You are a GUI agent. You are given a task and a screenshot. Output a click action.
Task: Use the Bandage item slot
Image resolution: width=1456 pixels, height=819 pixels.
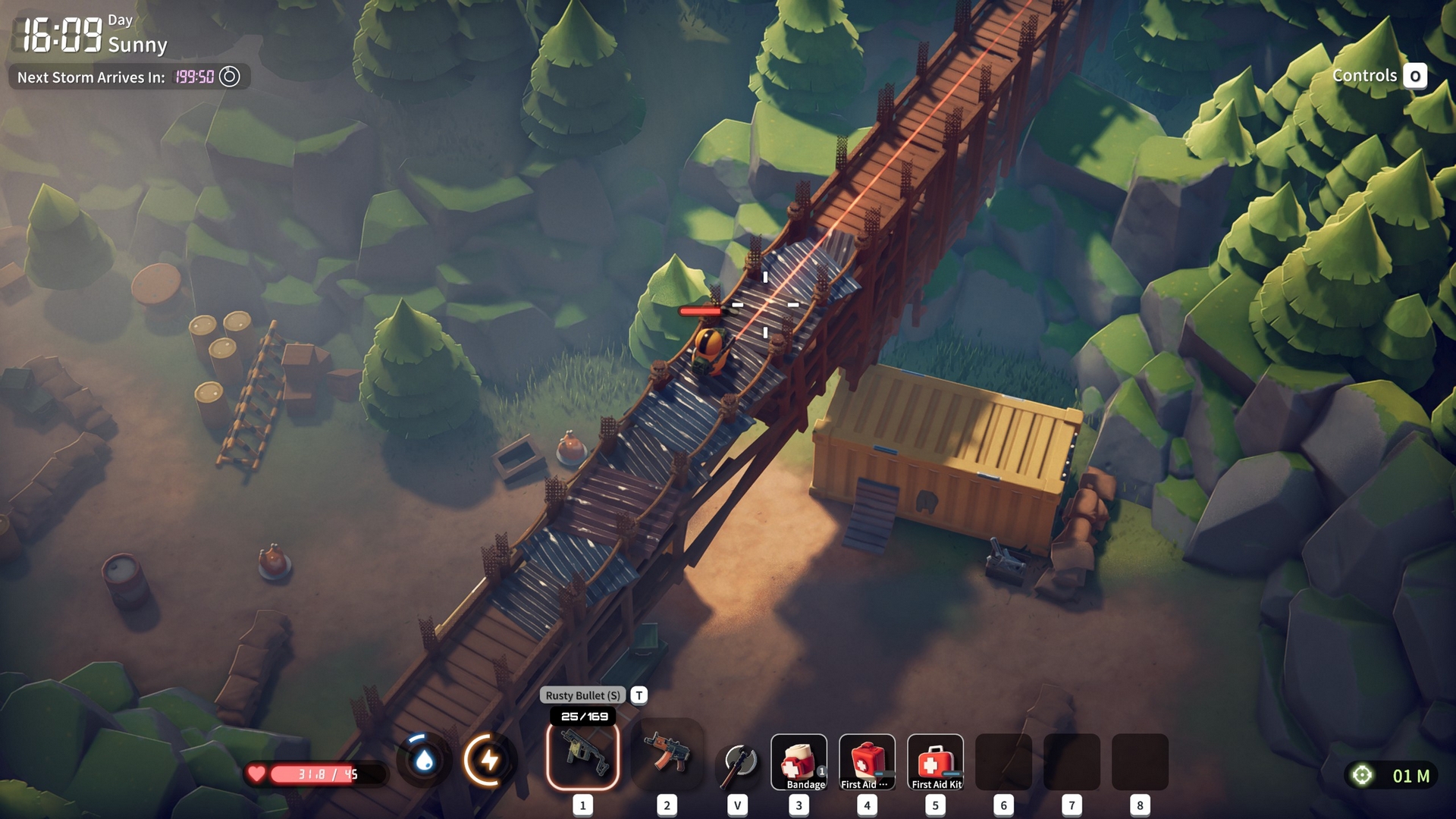[799, 761]
